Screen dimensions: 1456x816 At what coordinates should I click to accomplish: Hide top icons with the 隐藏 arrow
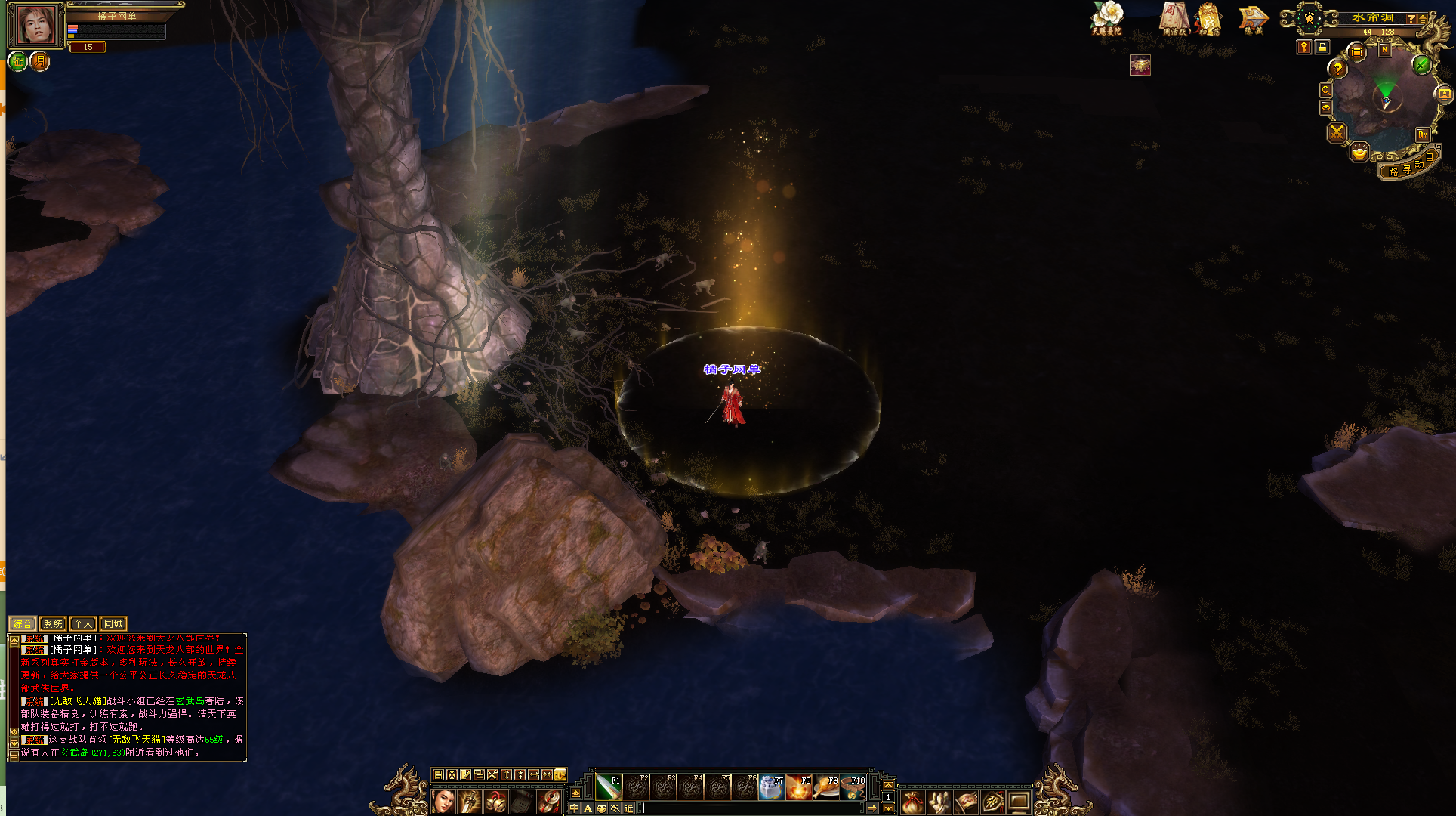pos(1253,18)
